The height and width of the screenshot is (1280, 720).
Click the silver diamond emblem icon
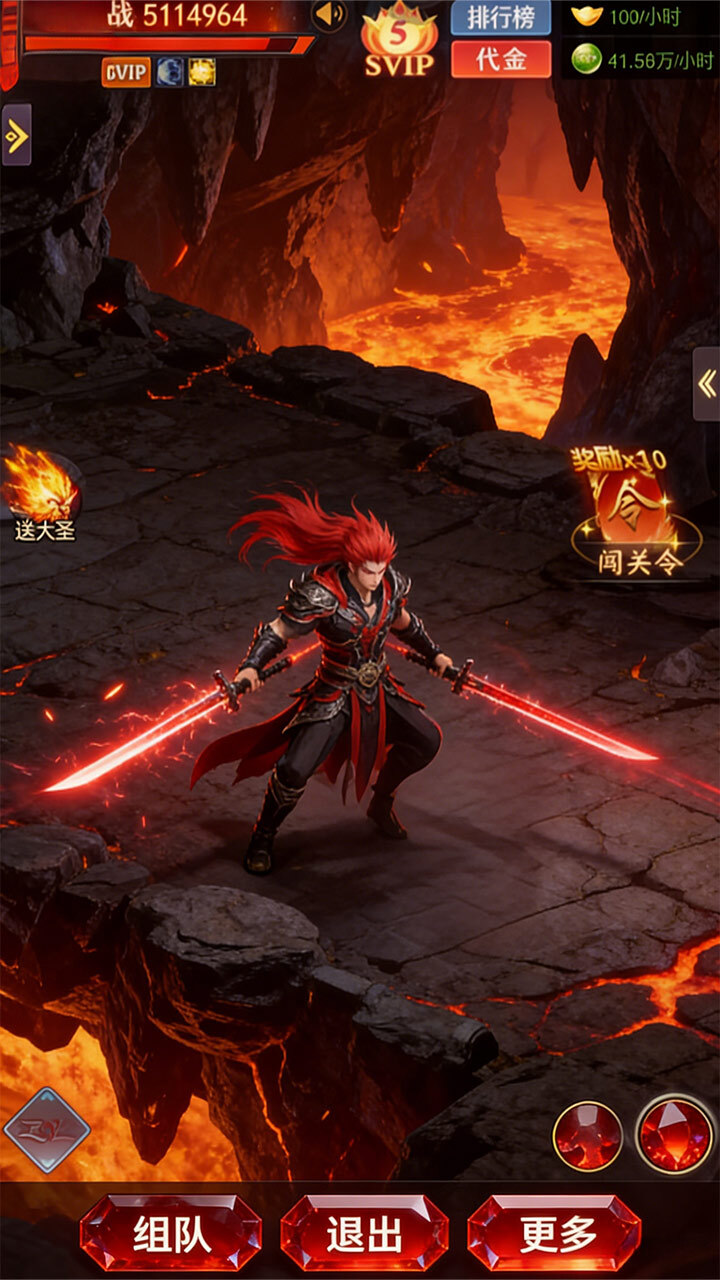tap(46, 1131)
